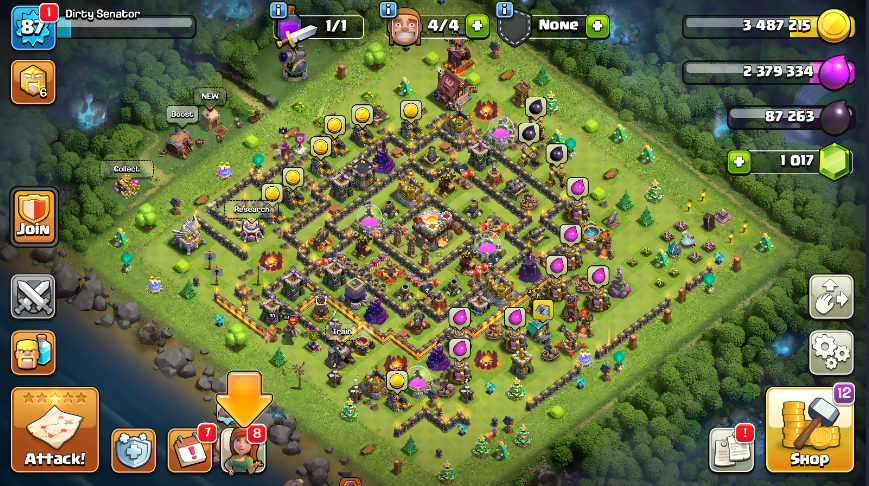
Task: Open the level 87 player profile badge
Action: click(x=32, y=27)
